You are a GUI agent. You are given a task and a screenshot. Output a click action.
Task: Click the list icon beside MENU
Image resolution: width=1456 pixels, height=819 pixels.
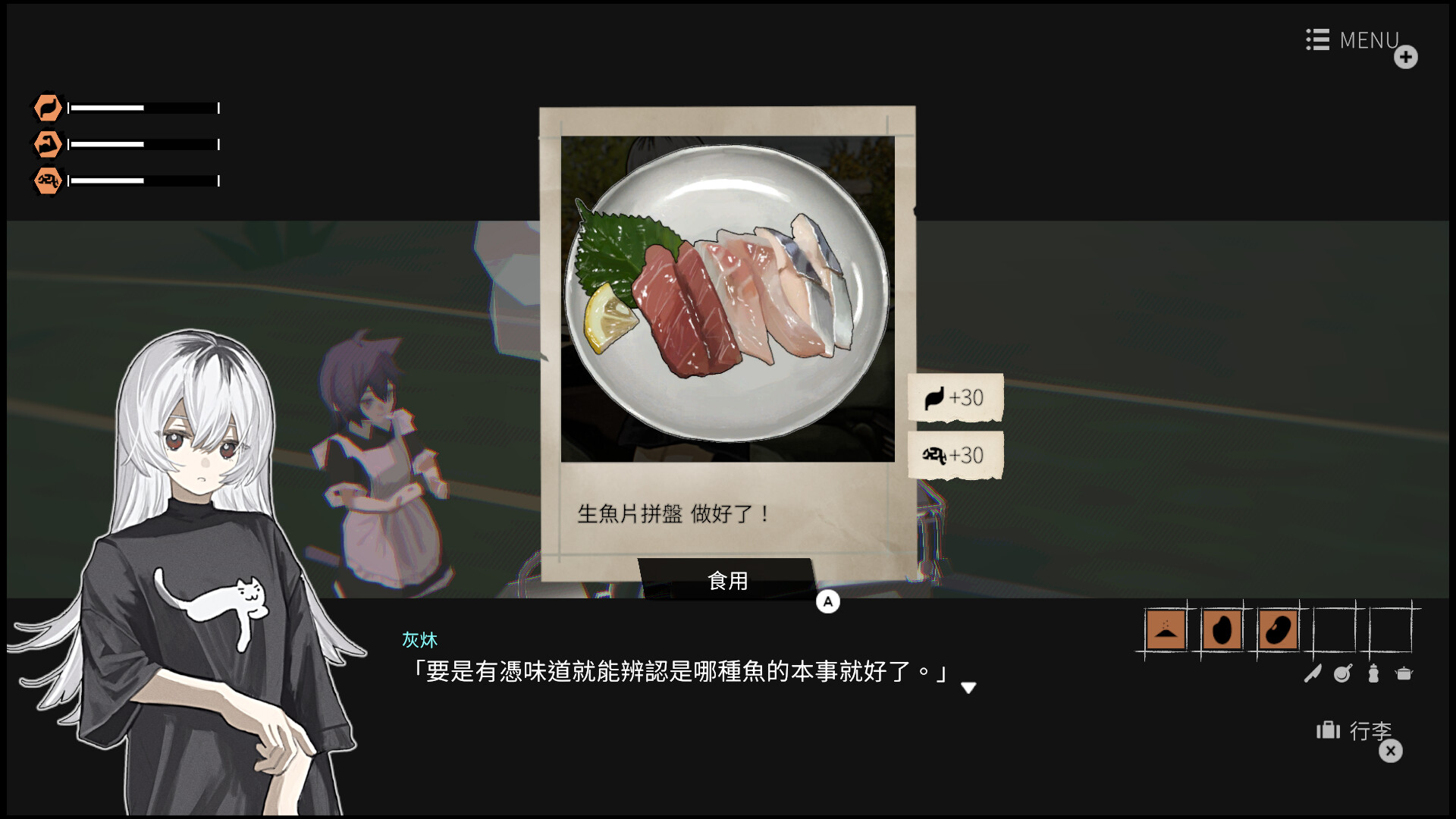1316,40
